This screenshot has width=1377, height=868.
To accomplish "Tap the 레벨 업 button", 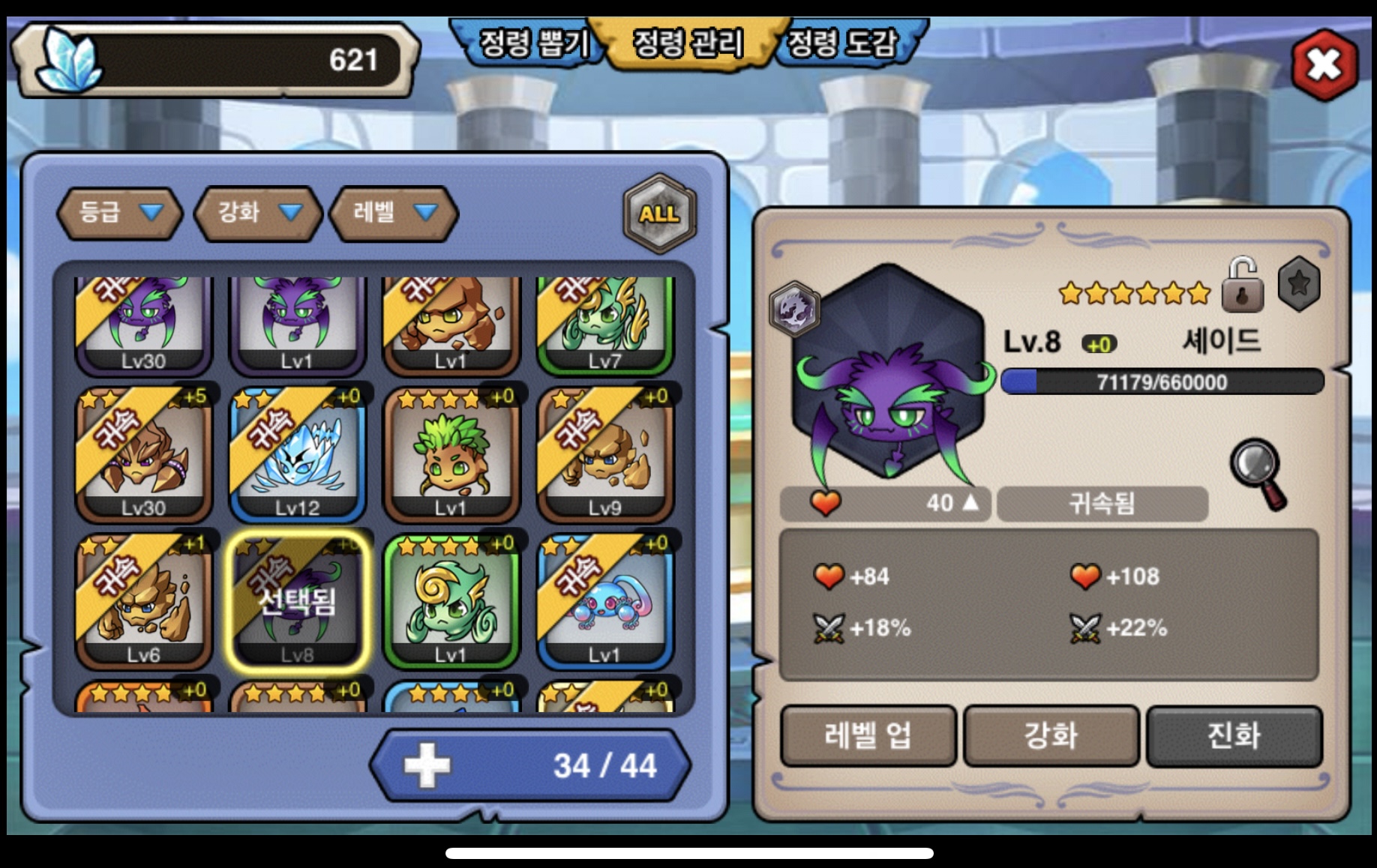I will pos(868,736).
